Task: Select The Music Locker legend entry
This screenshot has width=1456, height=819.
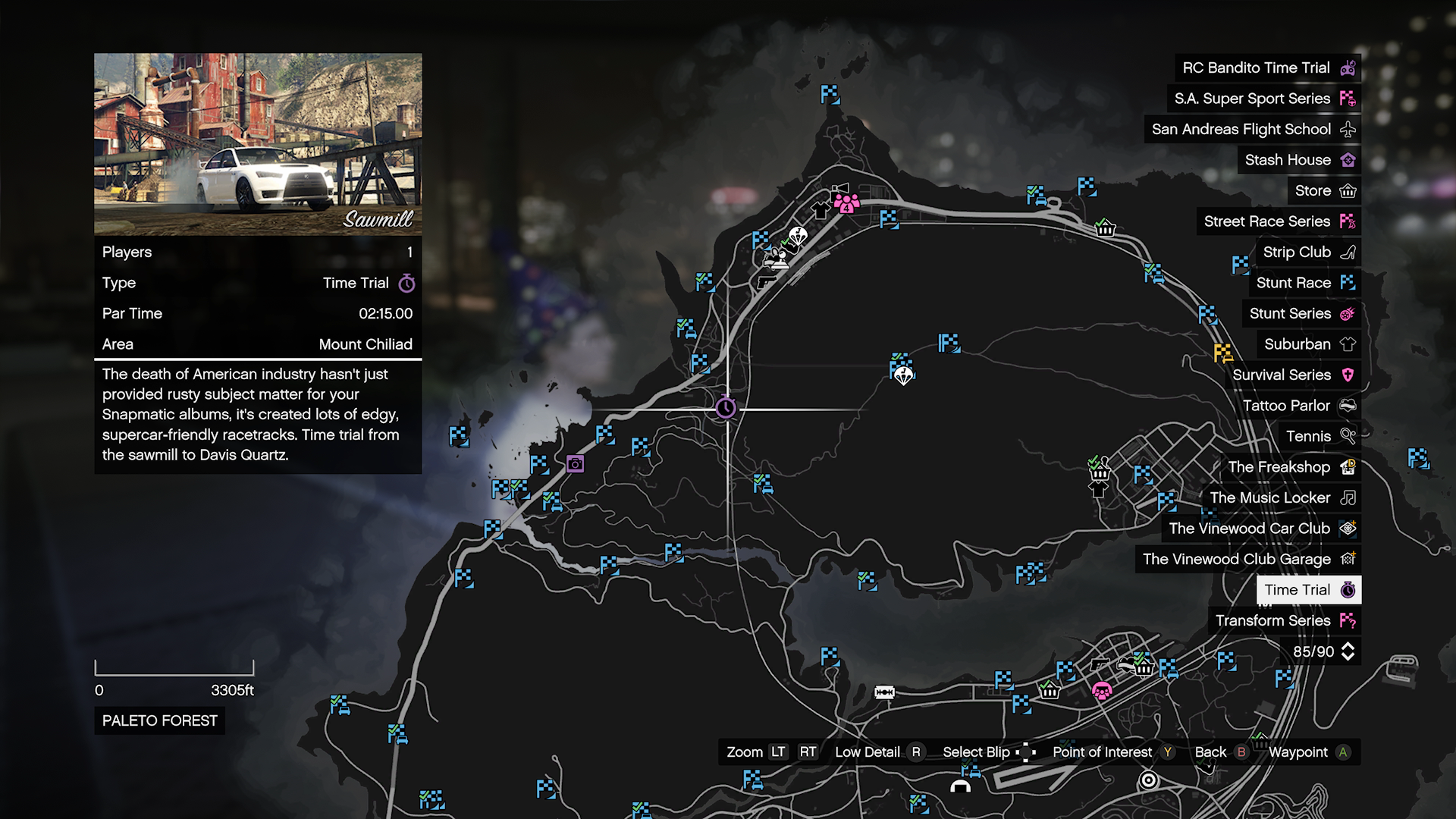Action: pos(1282,497)
